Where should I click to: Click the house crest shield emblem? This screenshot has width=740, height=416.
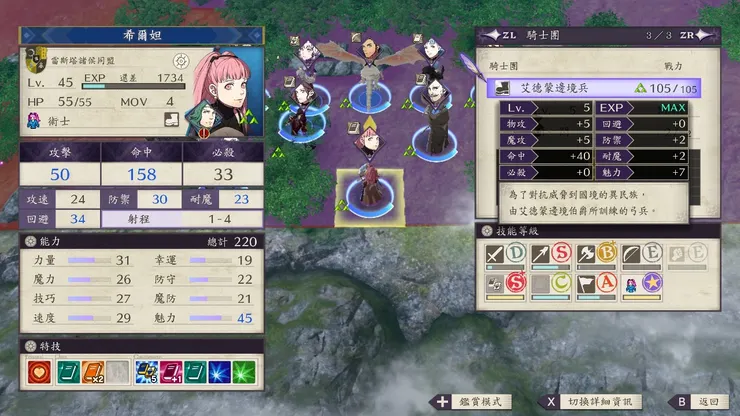pos(34,62)
